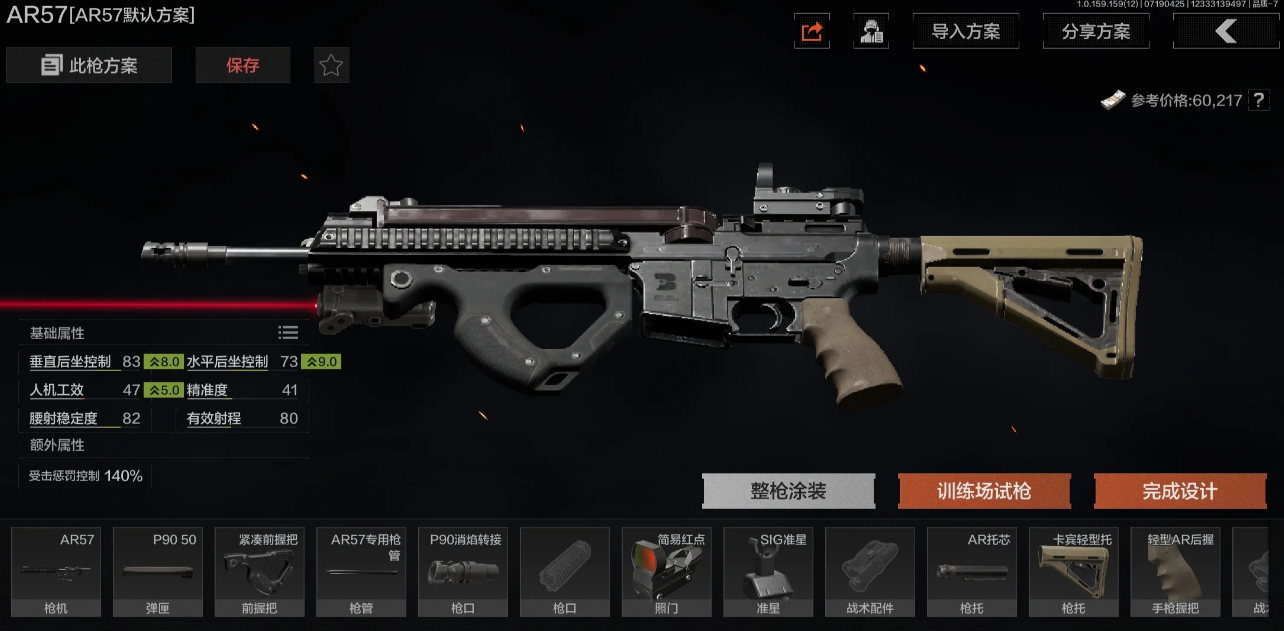The image size is (1284, 631).
Task: Start 训练场试枪 firing range test
Action: [984, 491]
